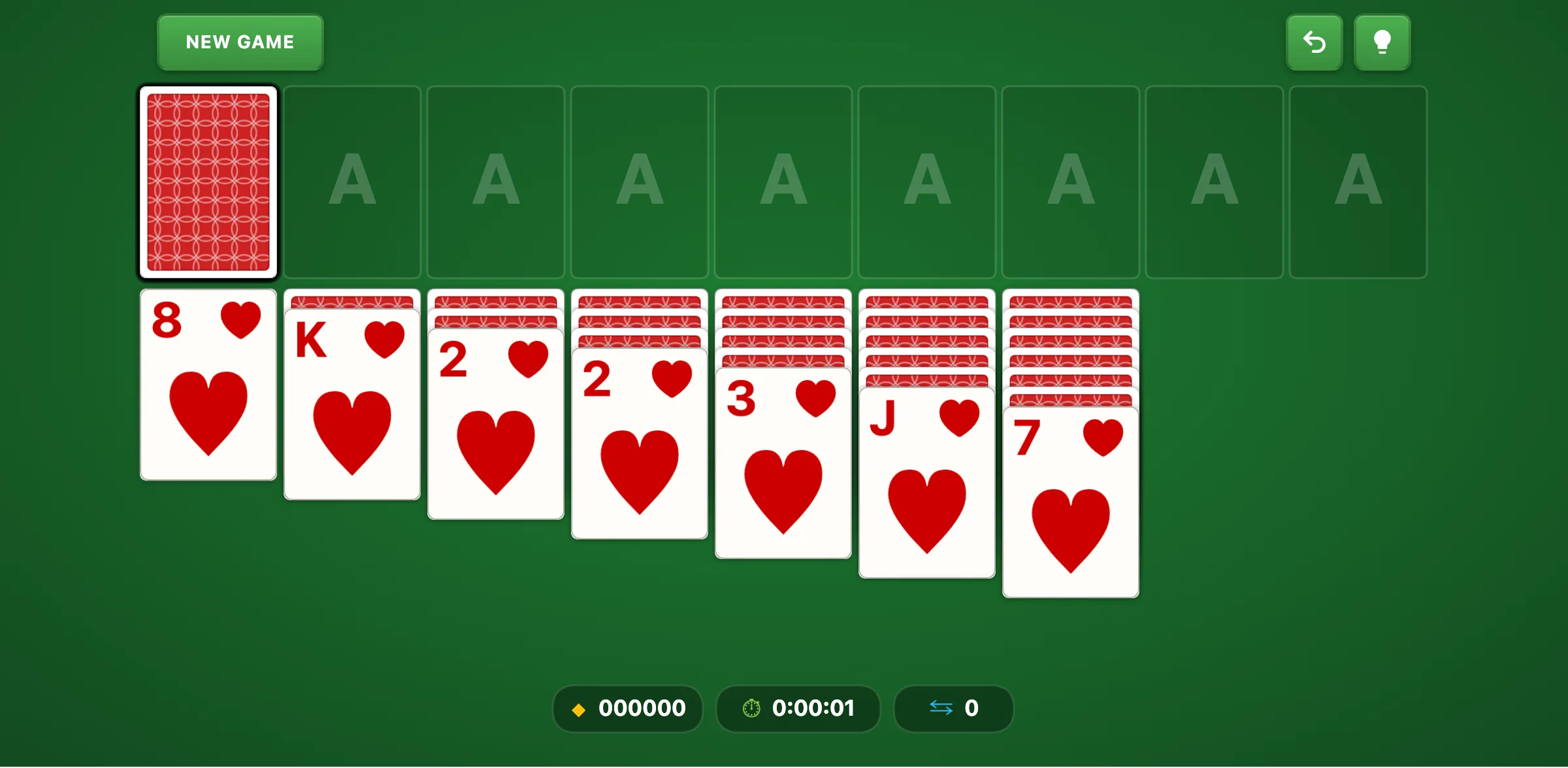The width and height of the screenshot is (1568, 768).
Task: Open the Hint lightbulb icon
Action: pos(1382,42)
